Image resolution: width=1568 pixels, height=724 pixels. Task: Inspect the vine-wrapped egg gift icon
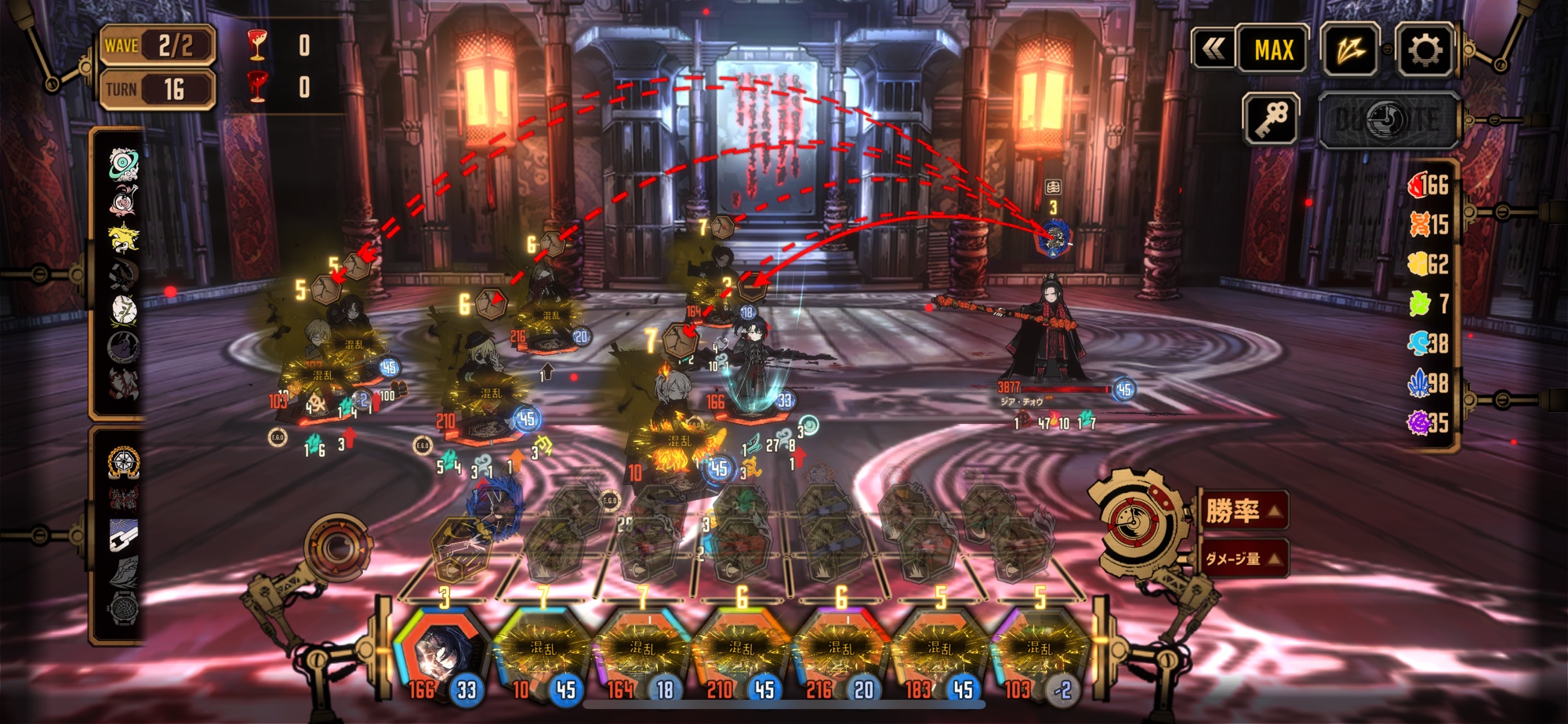[x=123, y=310]
